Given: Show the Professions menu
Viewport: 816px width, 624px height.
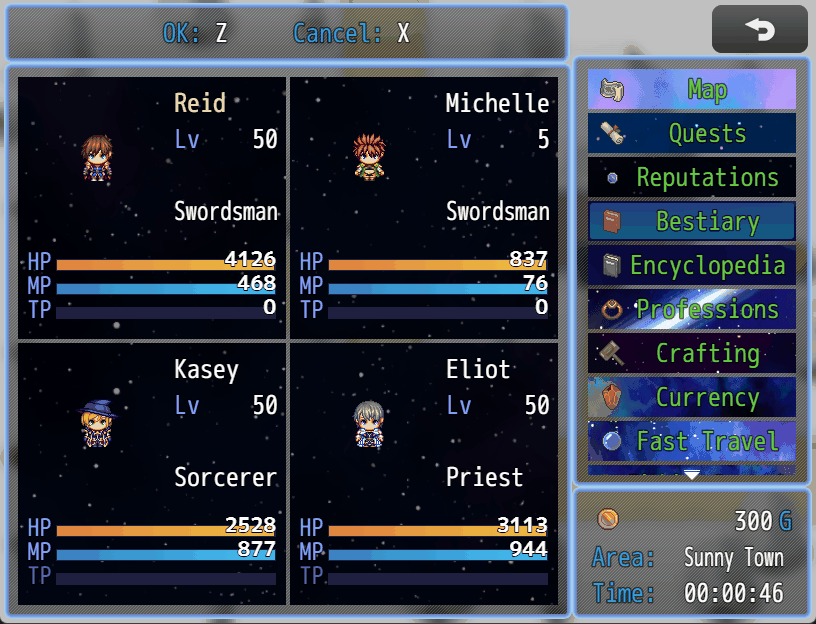Looking at the screenshot, I should [x=692, y=310].
